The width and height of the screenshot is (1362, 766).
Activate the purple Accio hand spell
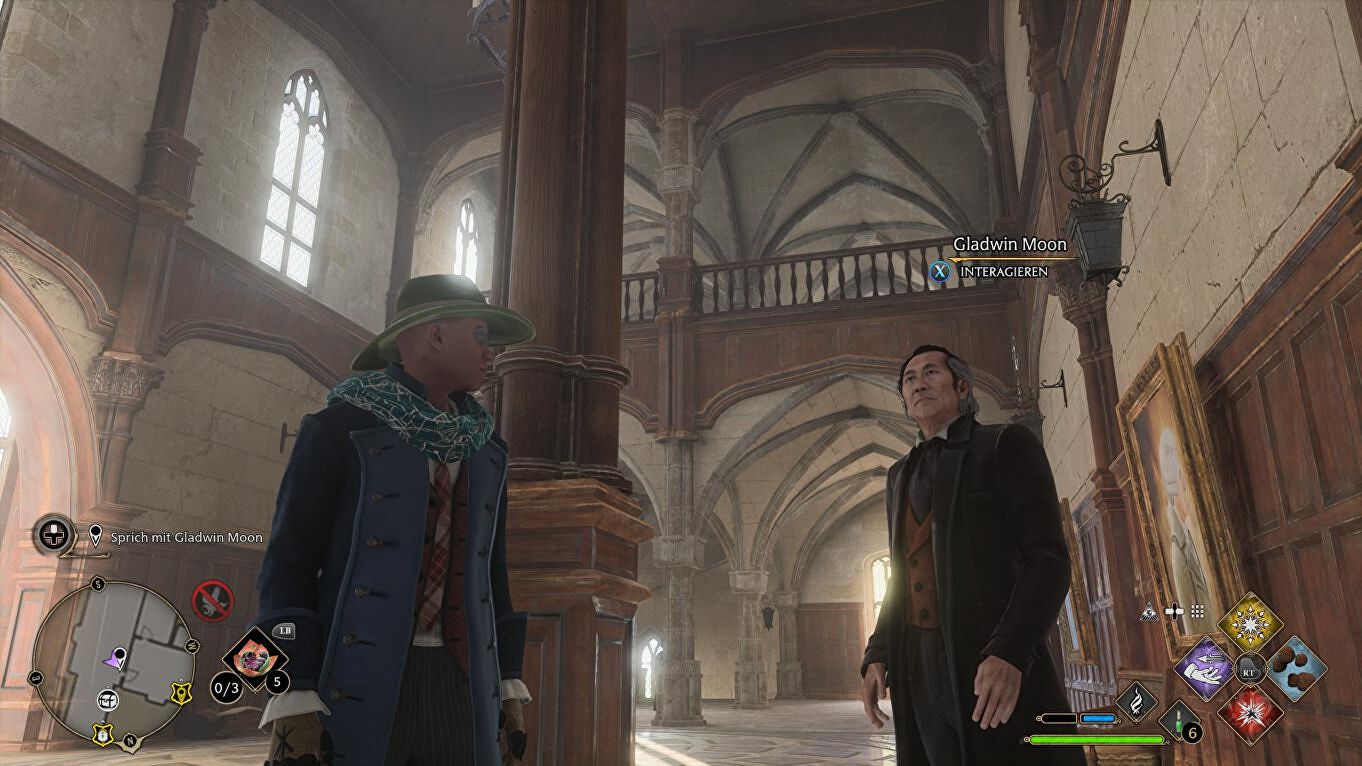pos(1205,668)
